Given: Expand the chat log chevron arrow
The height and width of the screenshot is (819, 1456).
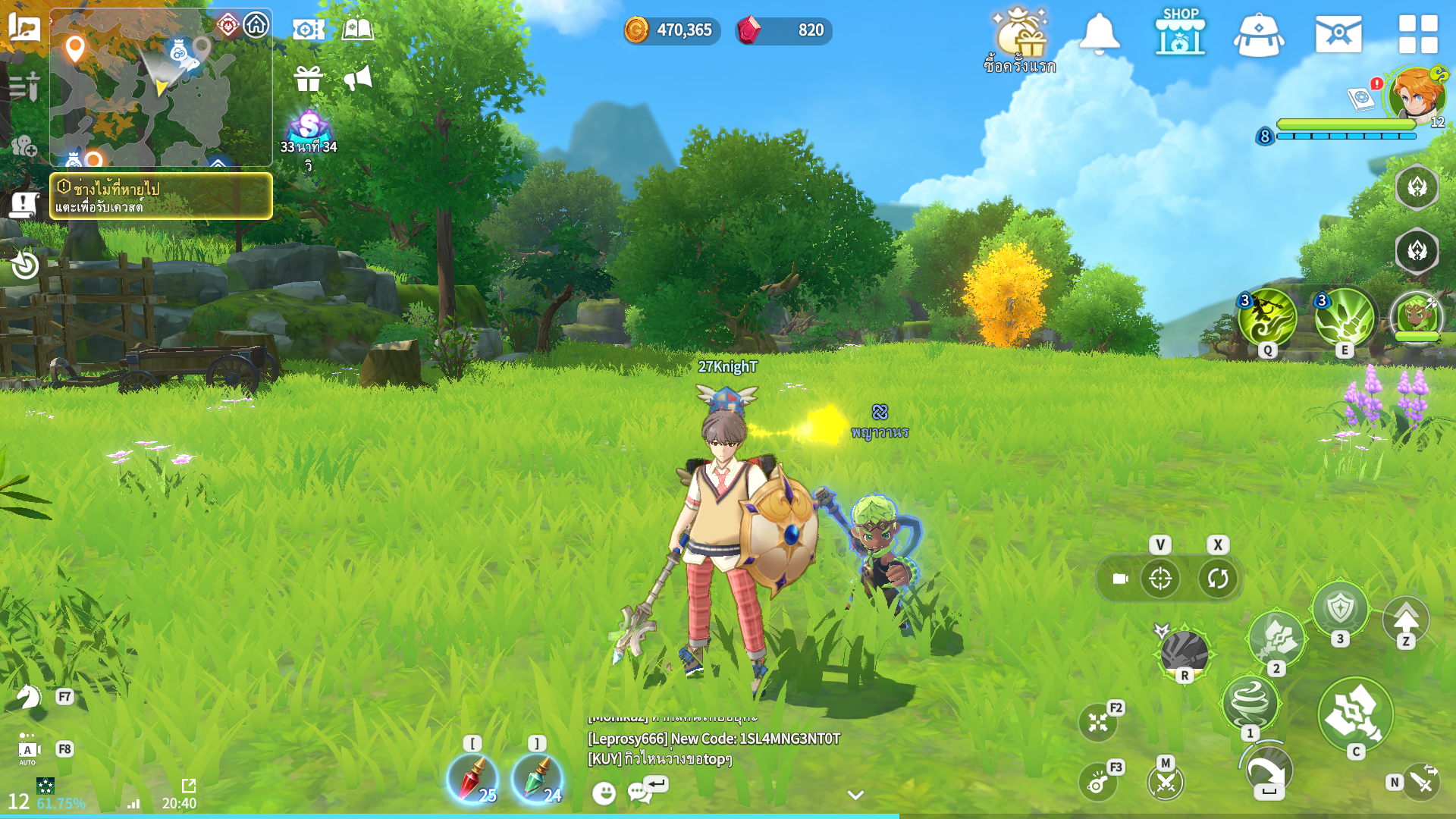Looking at the screenshot, I should [855, 795].
